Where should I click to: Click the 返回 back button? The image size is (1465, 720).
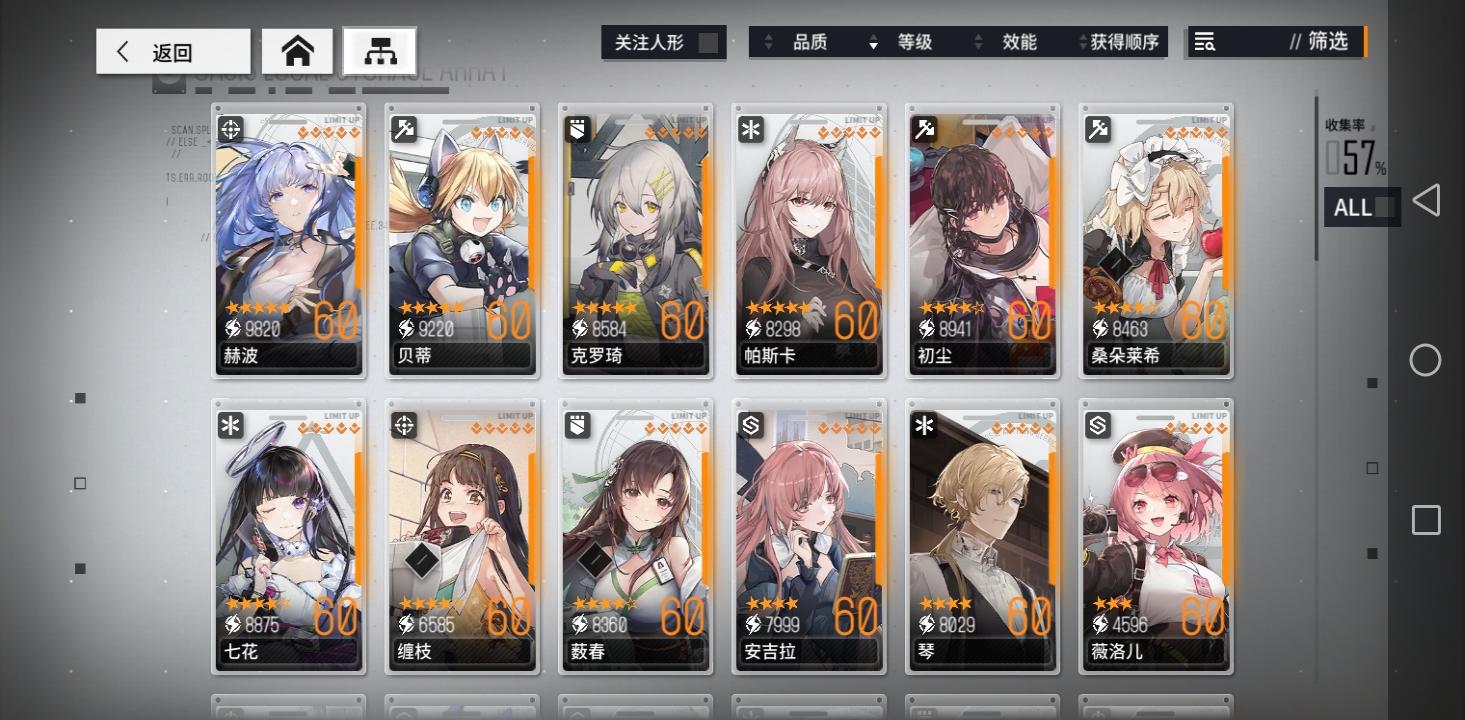click(172, 50)
